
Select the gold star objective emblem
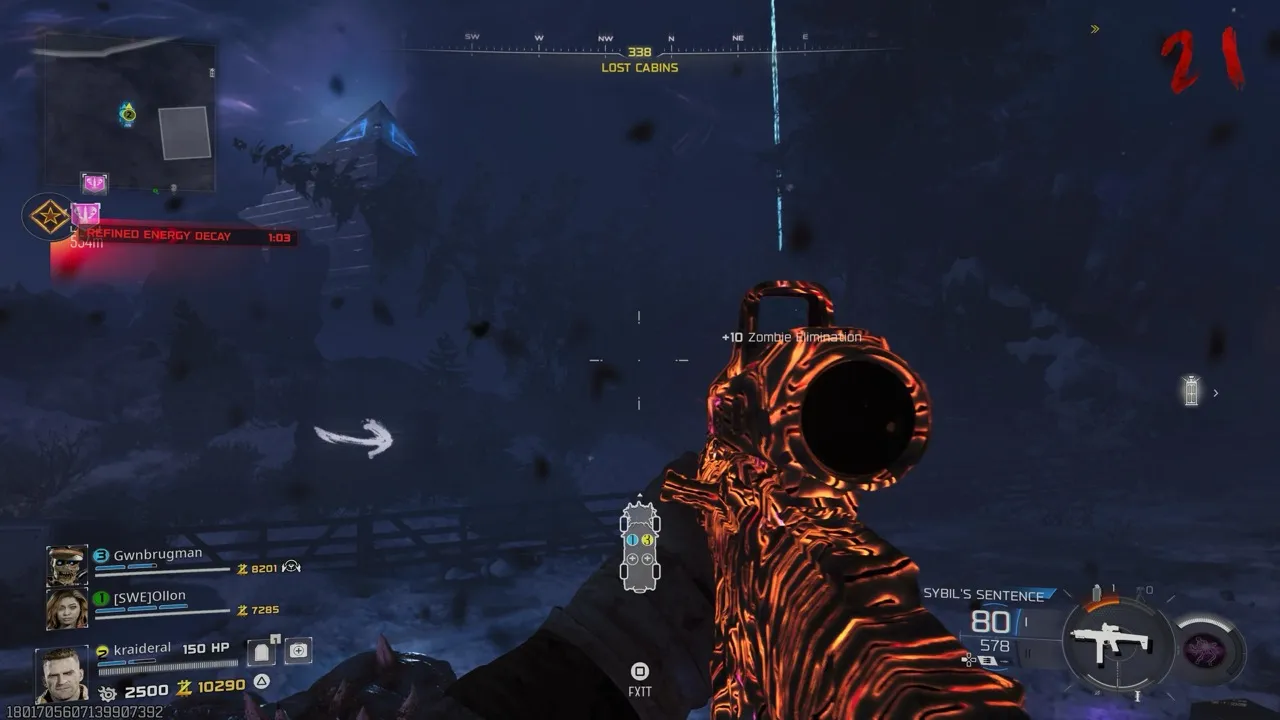(49, 216)
